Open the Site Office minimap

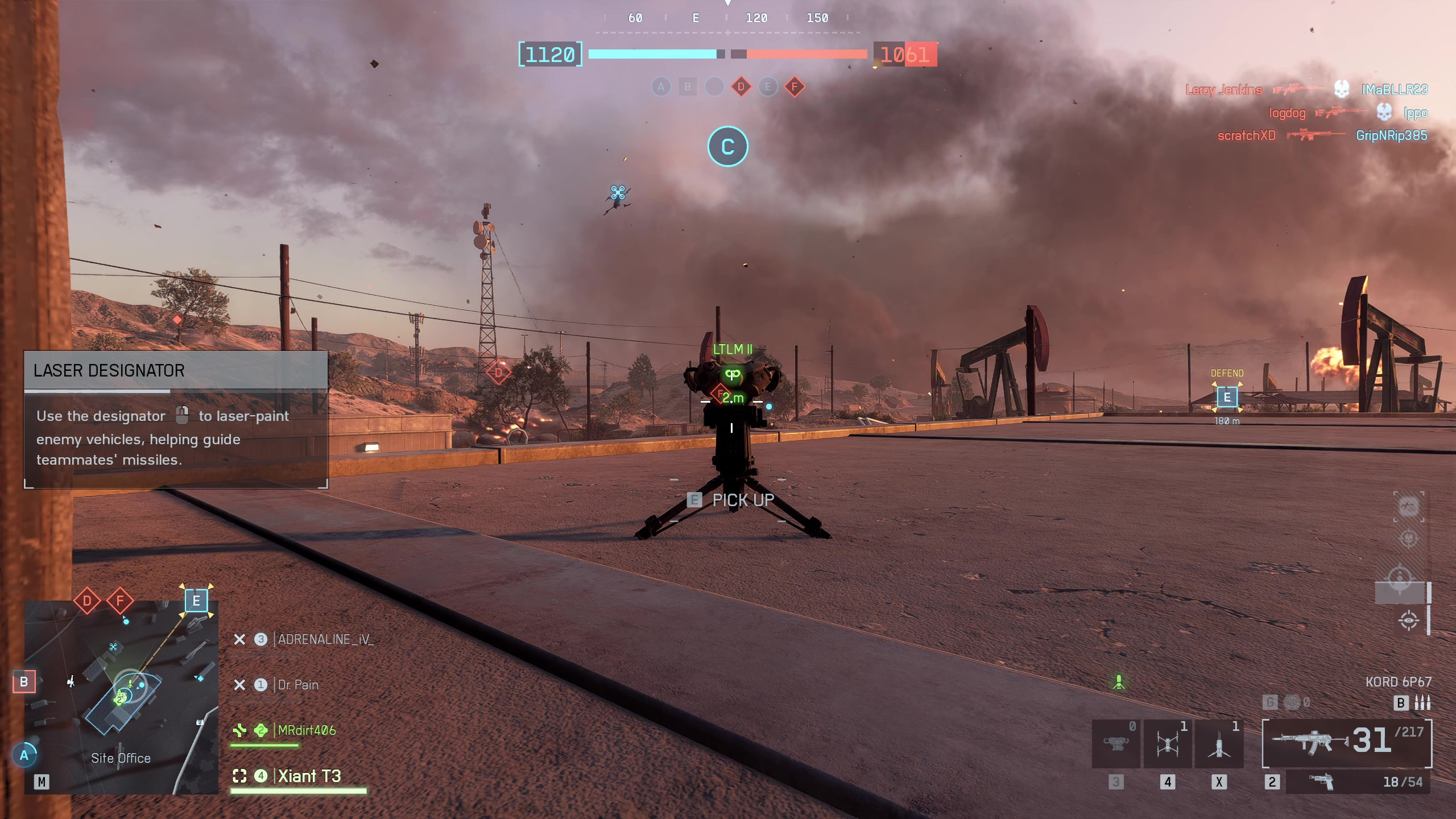(121, 697)
